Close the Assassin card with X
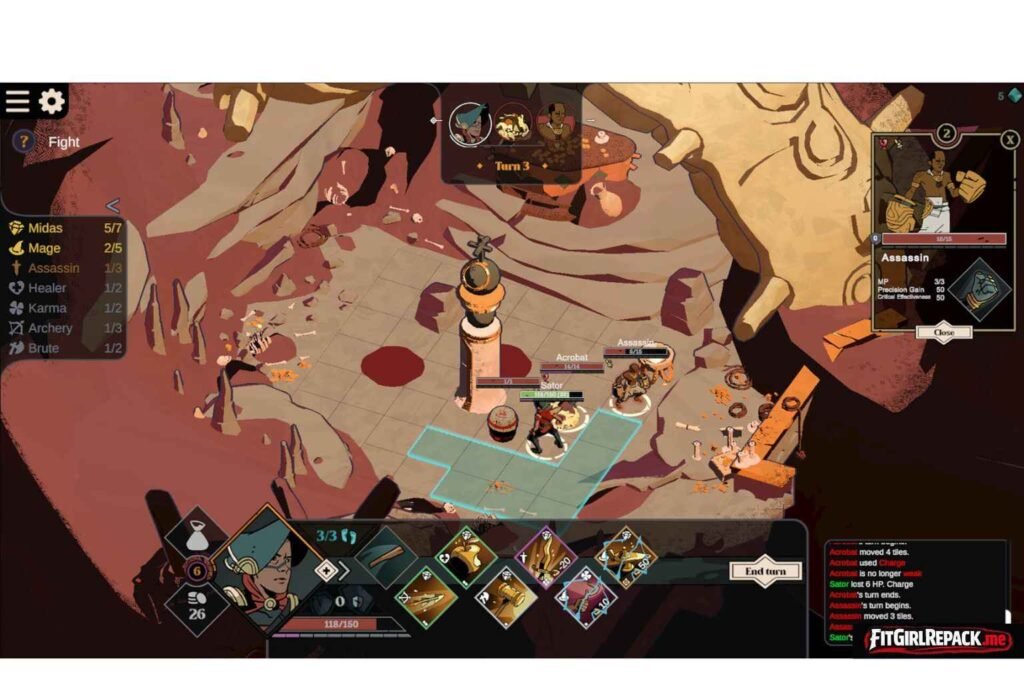The width and height of the screenshot is (1024, 683). coord(1010,140)
